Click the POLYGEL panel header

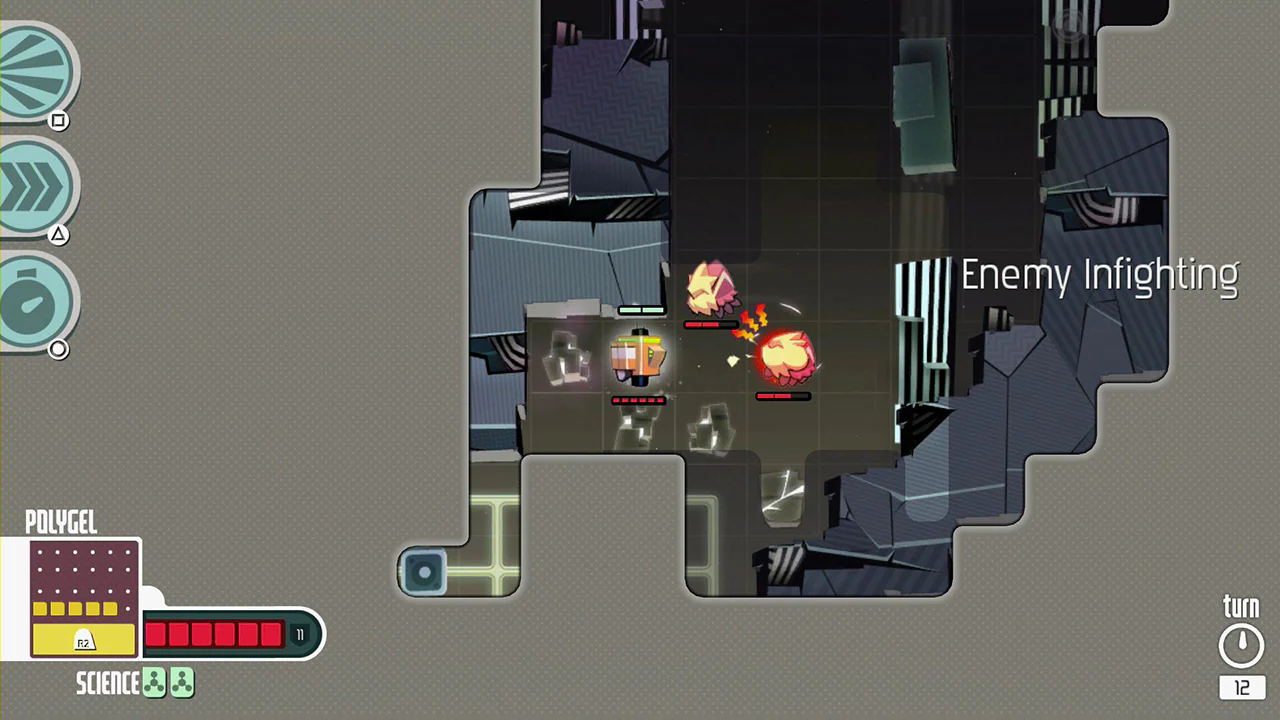click(60, 523)
